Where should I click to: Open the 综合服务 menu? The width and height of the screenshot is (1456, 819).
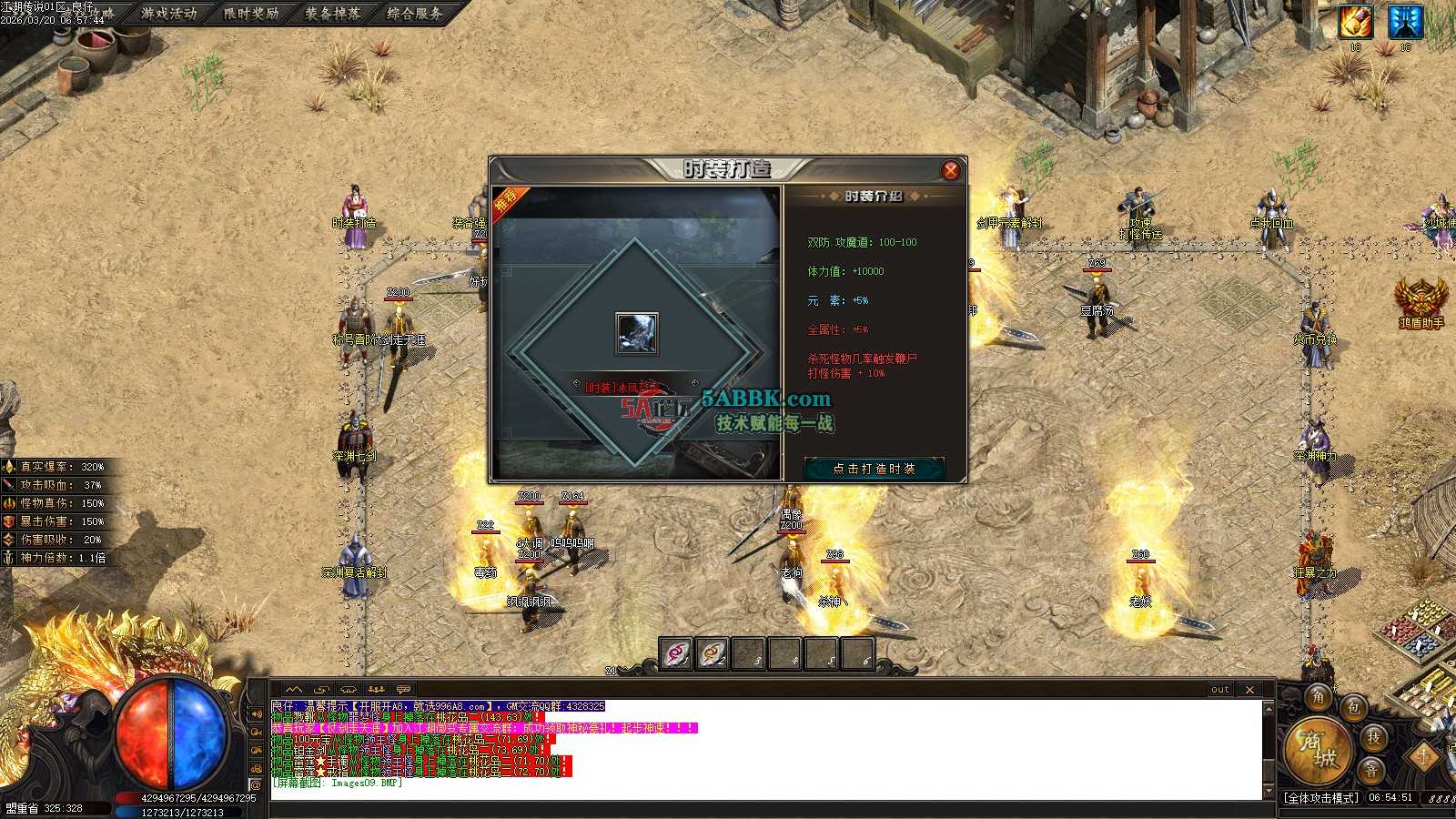(415, 14)
